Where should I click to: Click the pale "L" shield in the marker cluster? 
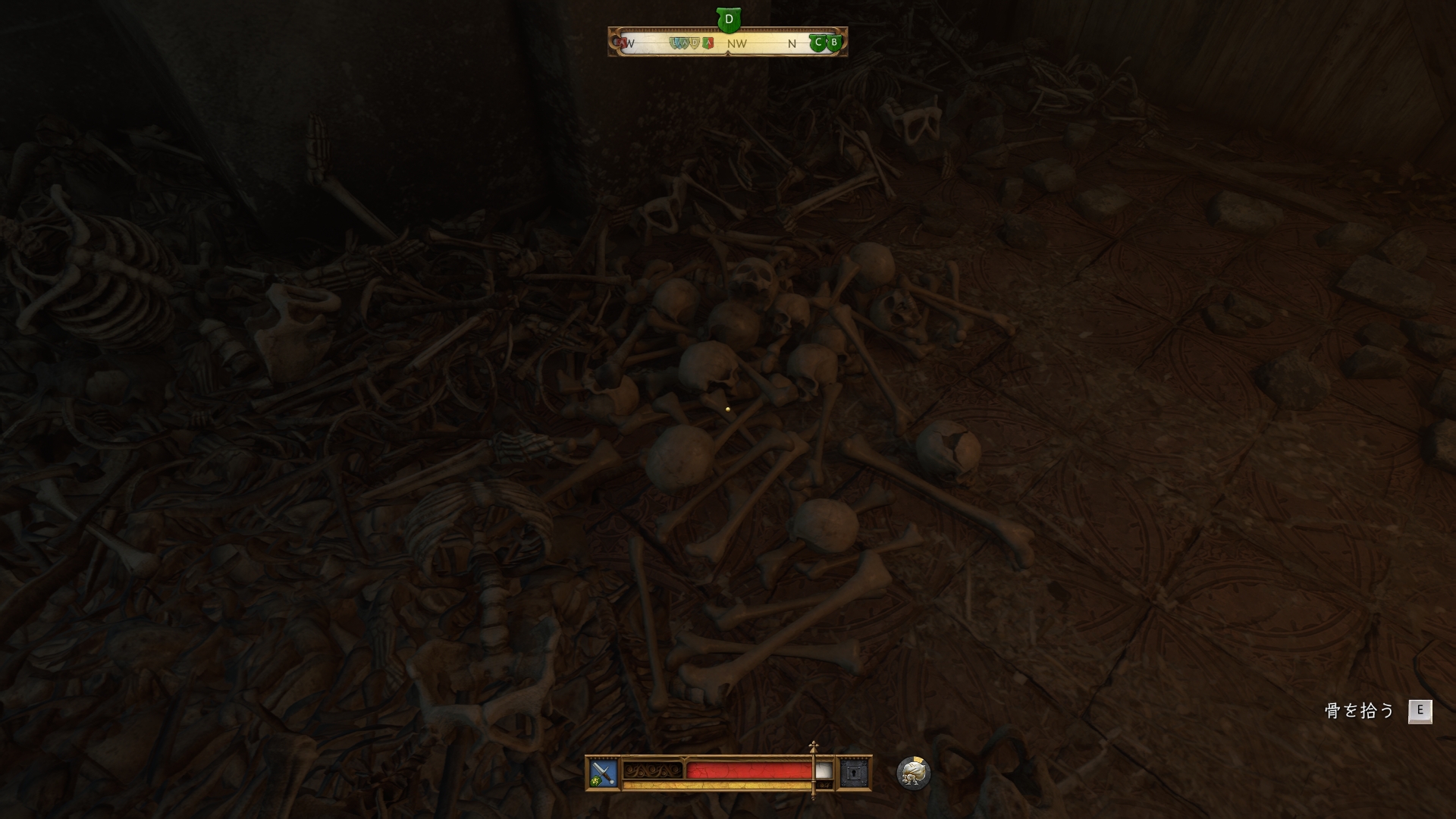(673, 42)
